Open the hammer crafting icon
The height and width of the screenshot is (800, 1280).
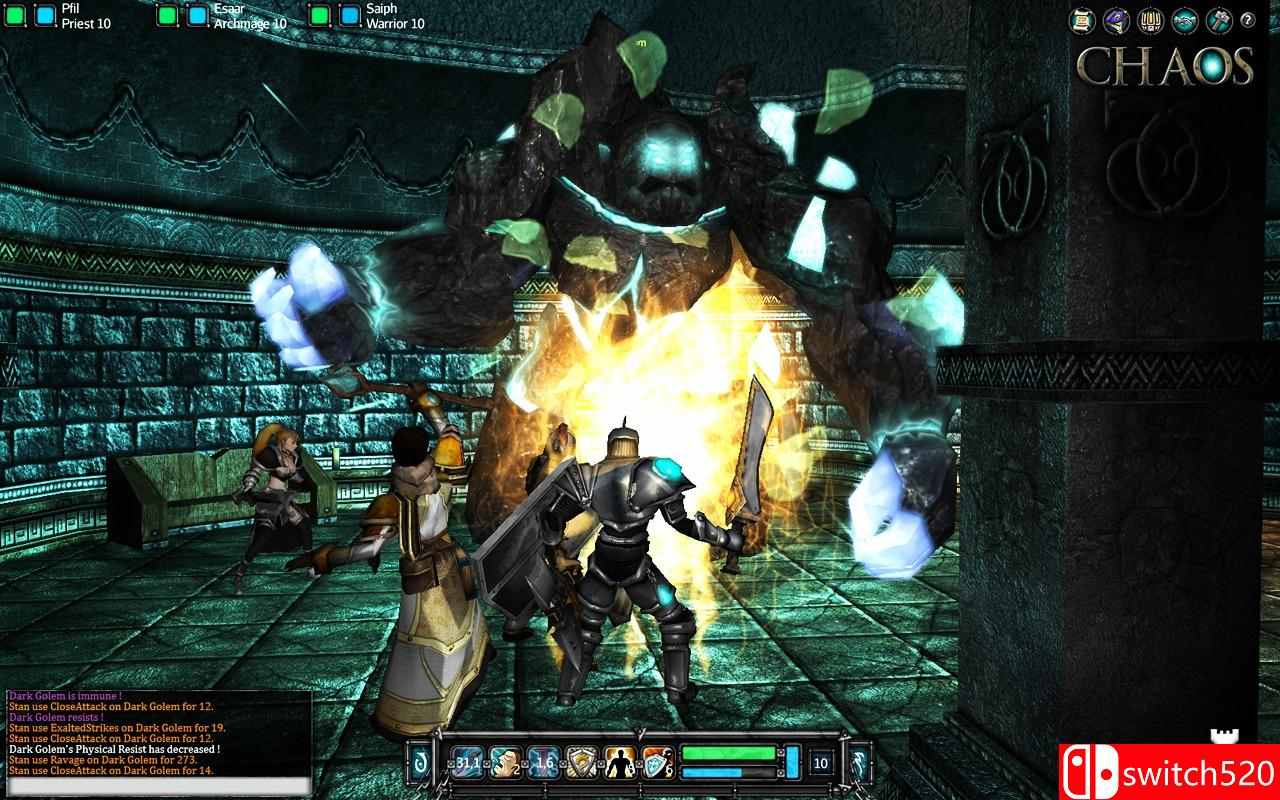click(1218, 20)
